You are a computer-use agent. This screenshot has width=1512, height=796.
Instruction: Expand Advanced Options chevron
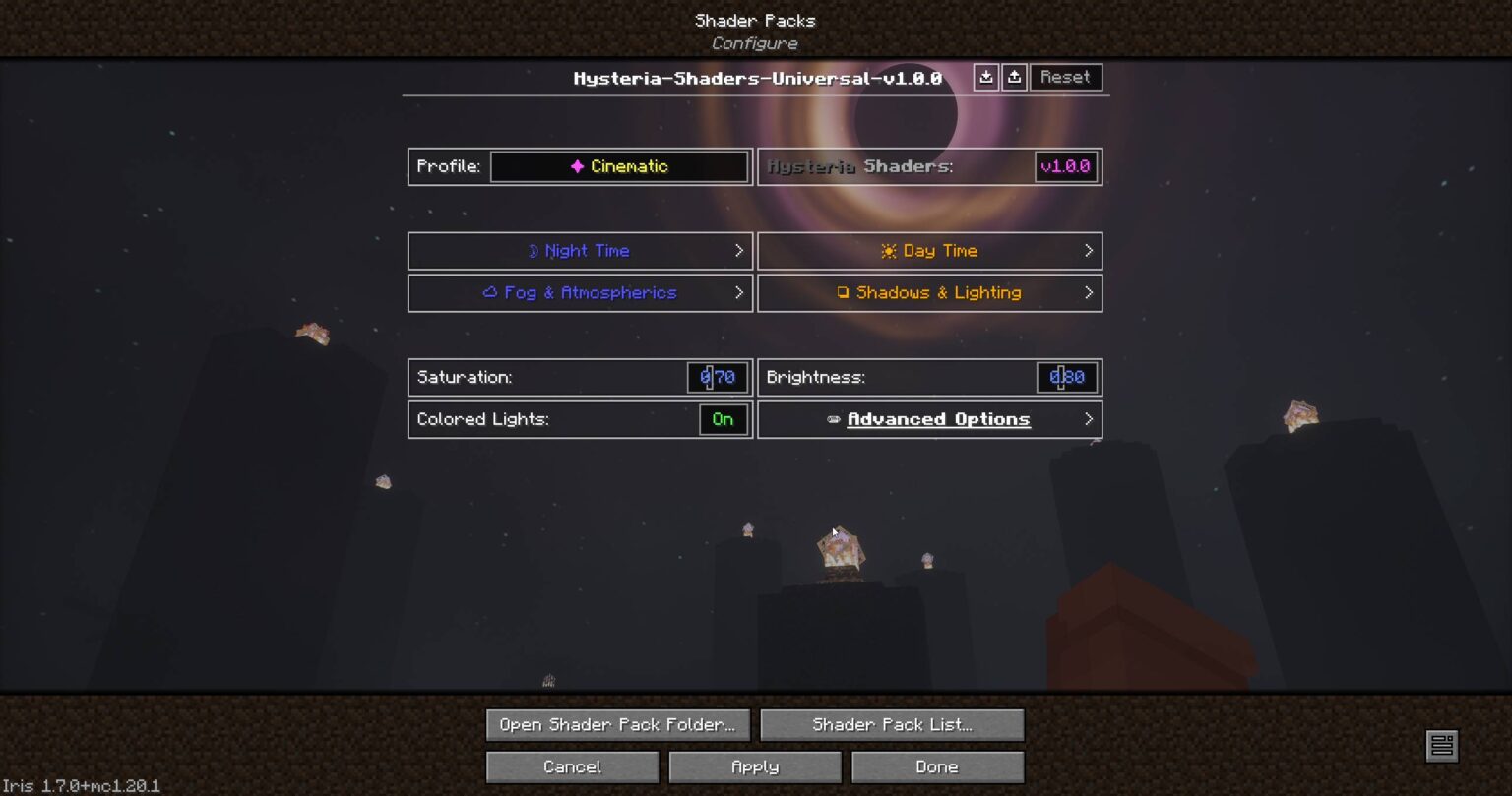[1089, 419]
